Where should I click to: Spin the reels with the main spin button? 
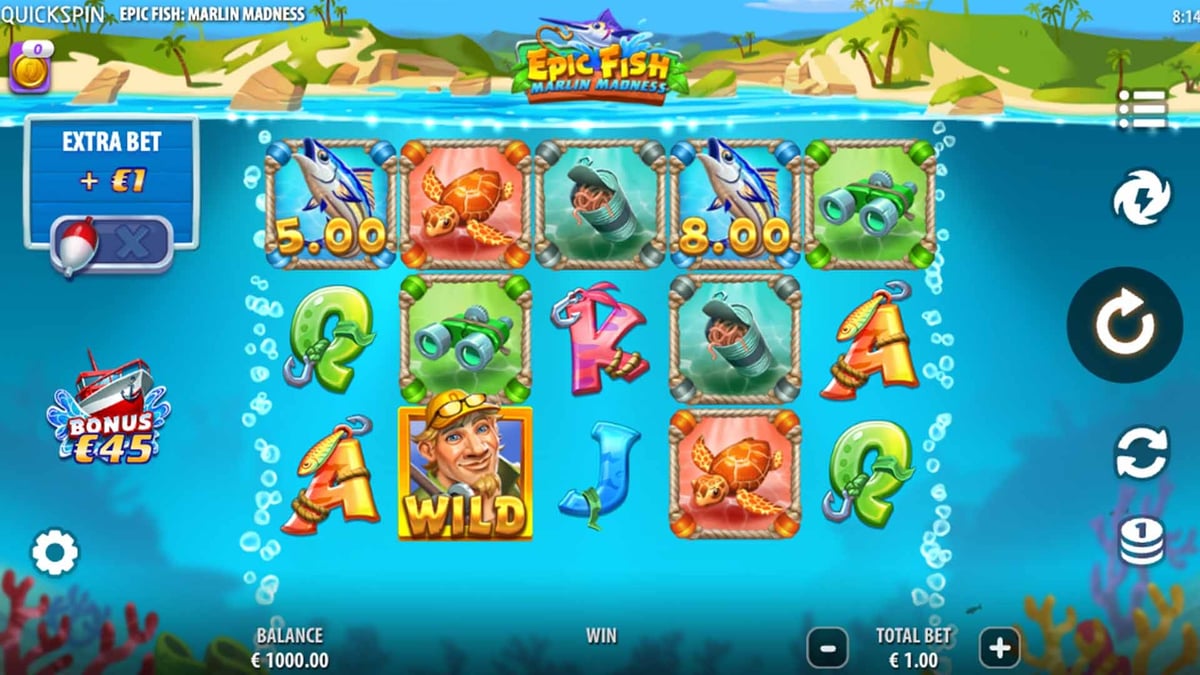1126,324
